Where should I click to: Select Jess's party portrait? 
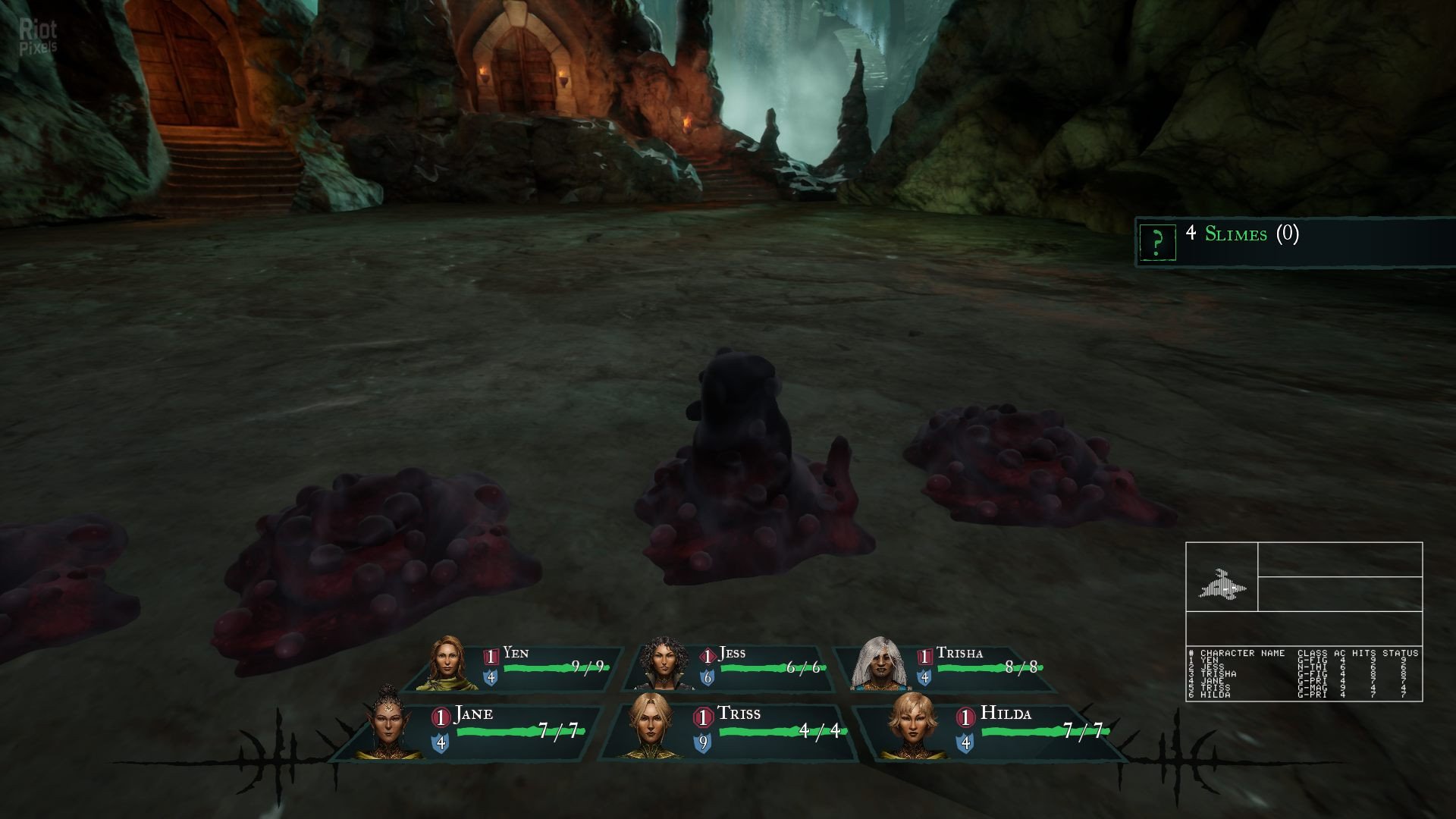pyautogui.click(x=665, y=665)
